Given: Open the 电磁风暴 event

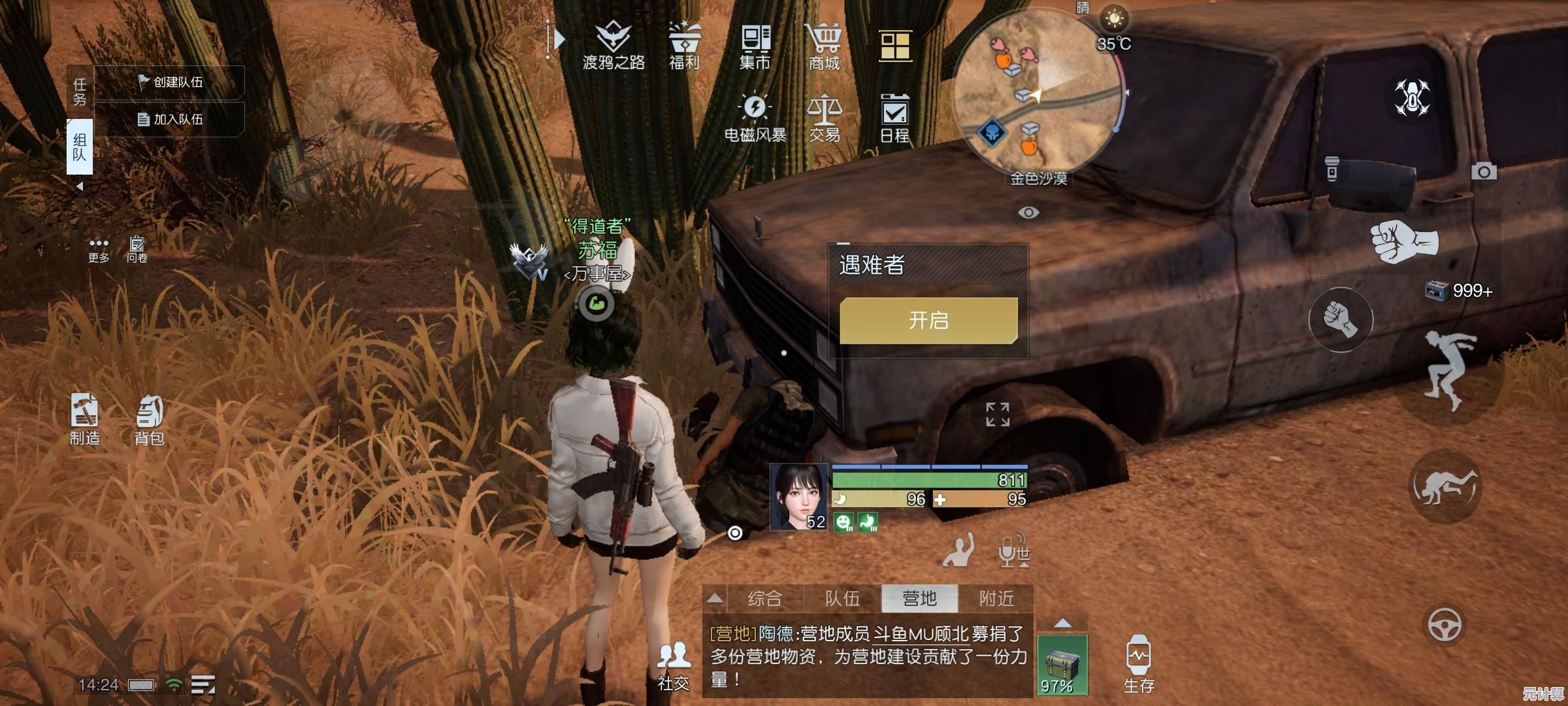Looking at the screenshot, I should [755, 118].
